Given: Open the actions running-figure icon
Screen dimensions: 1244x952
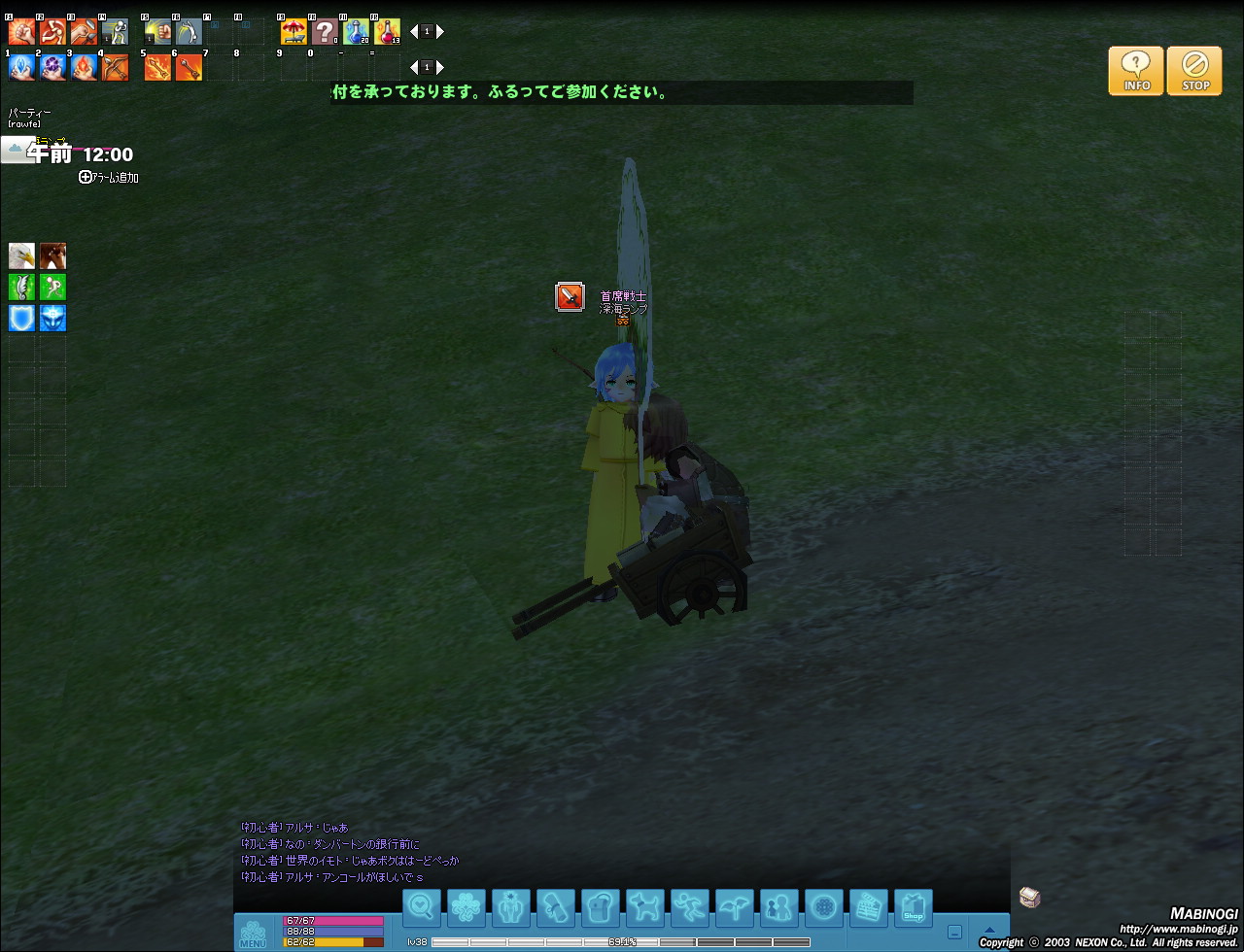Looking at the screenshot, I should coord(689,908).
